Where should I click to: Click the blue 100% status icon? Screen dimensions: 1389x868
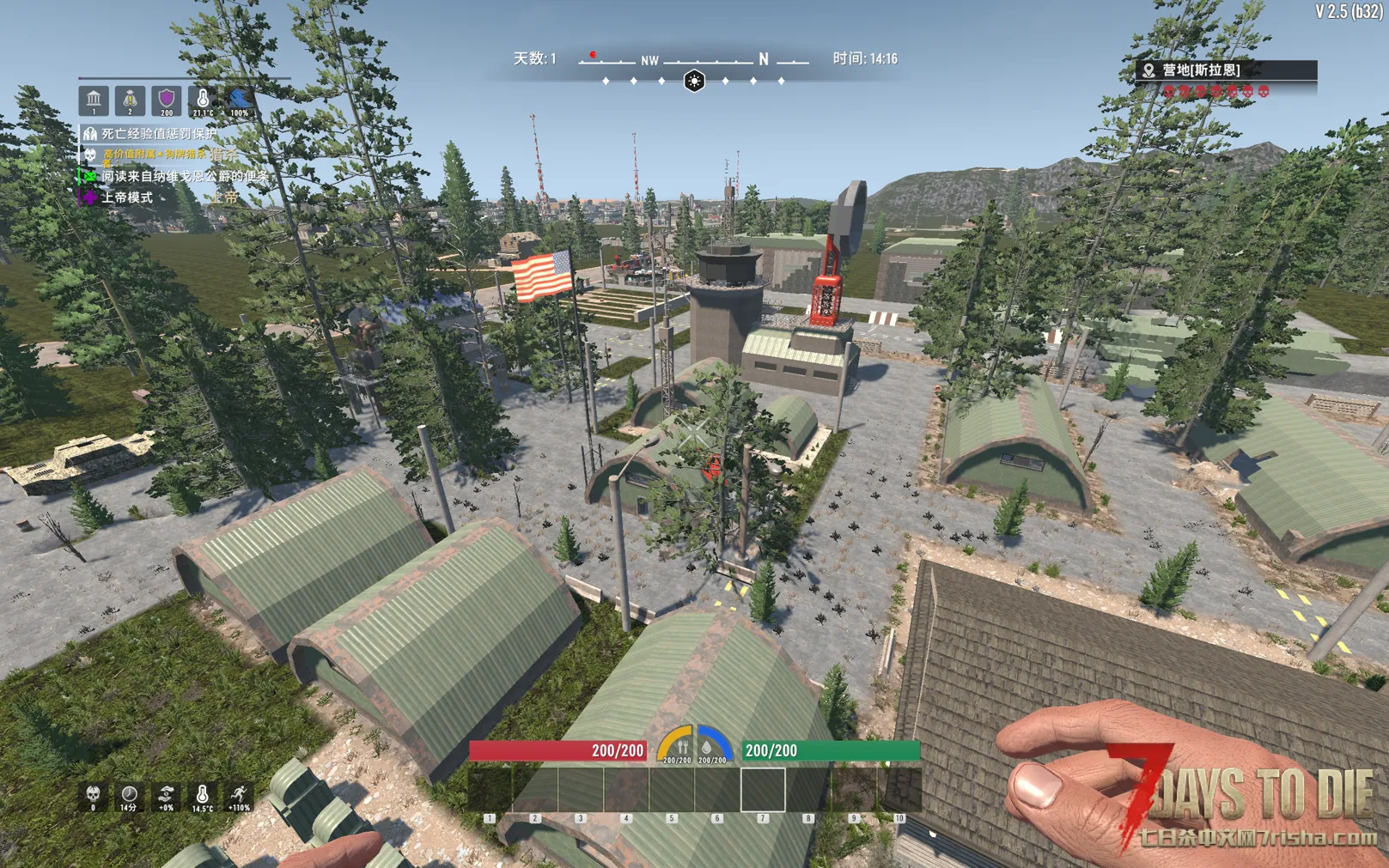[x=239, y=100]
